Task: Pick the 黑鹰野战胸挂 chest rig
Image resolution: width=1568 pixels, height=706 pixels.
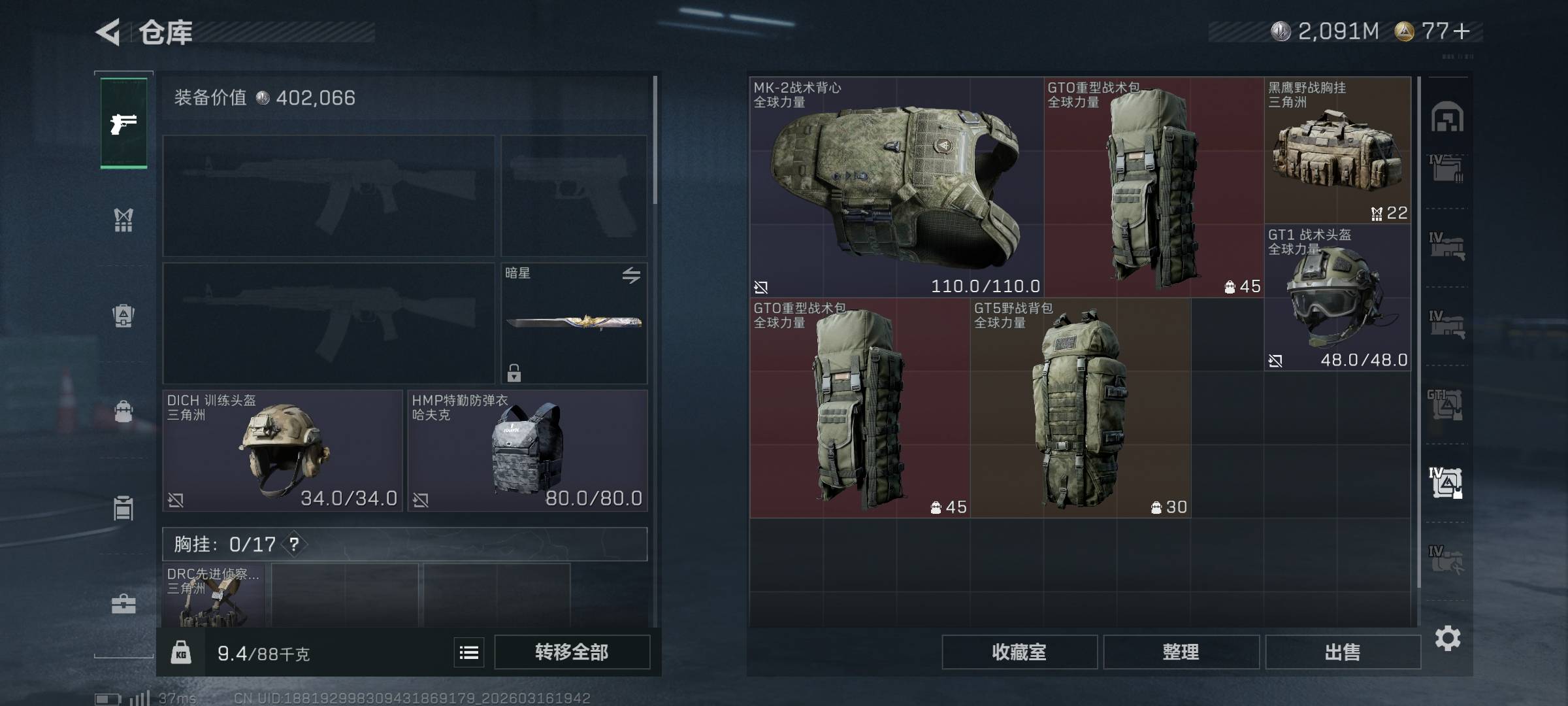Action: click(x=1337, y=152)
